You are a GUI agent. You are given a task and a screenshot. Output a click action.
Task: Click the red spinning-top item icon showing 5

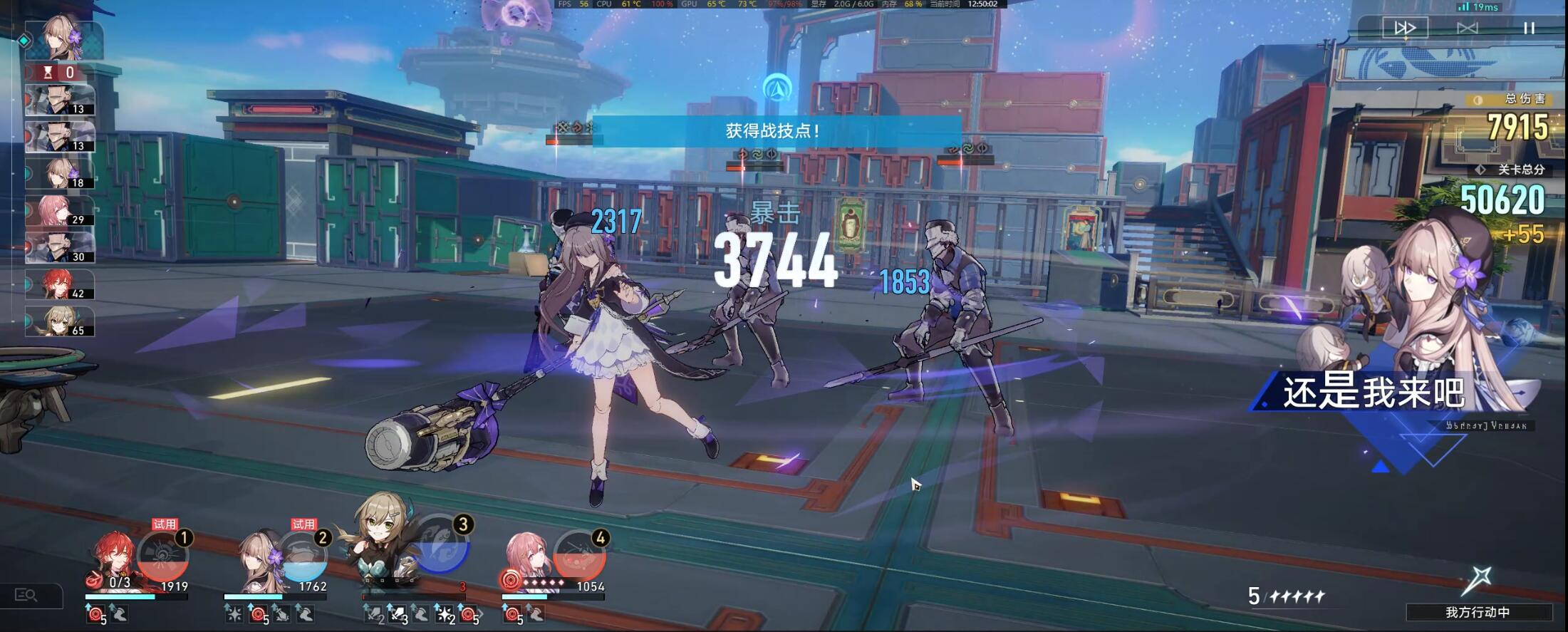(x=95, y=614)
